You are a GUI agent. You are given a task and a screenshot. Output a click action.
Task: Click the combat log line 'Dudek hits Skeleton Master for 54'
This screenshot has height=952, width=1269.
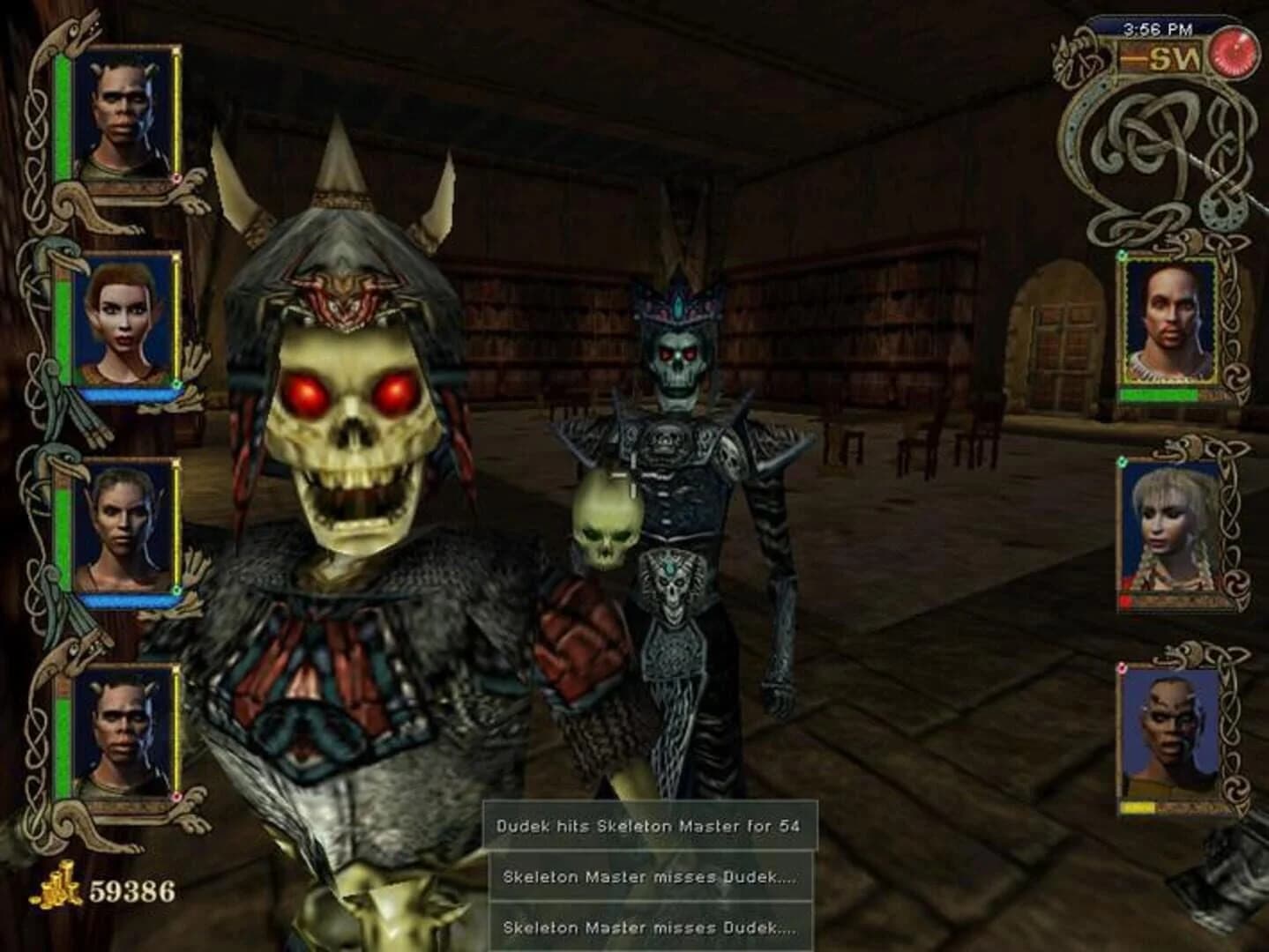648,826
